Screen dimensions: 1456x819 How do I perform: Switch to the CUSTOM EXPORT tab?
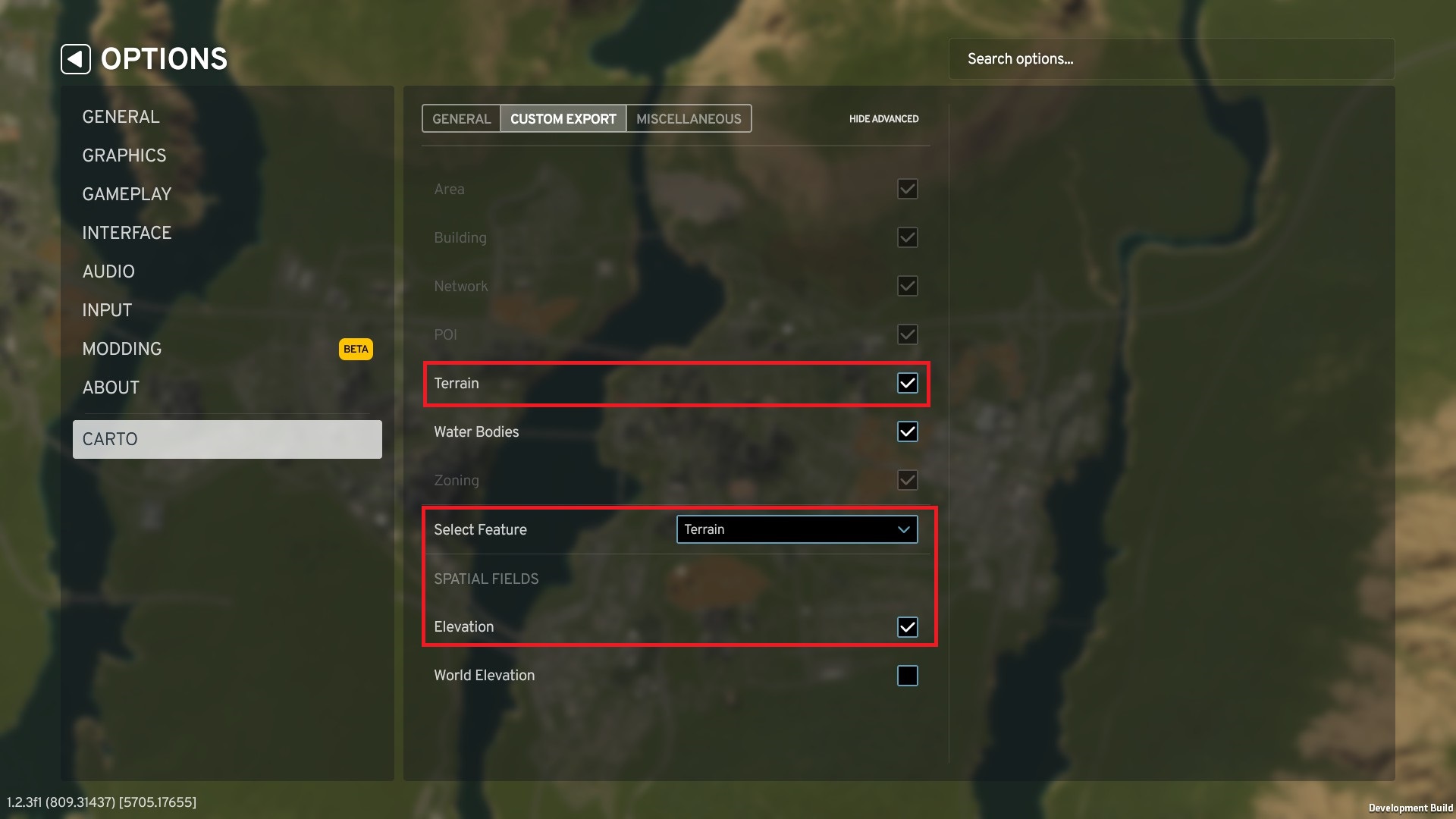pyautogui.click(x=563, y=118)
